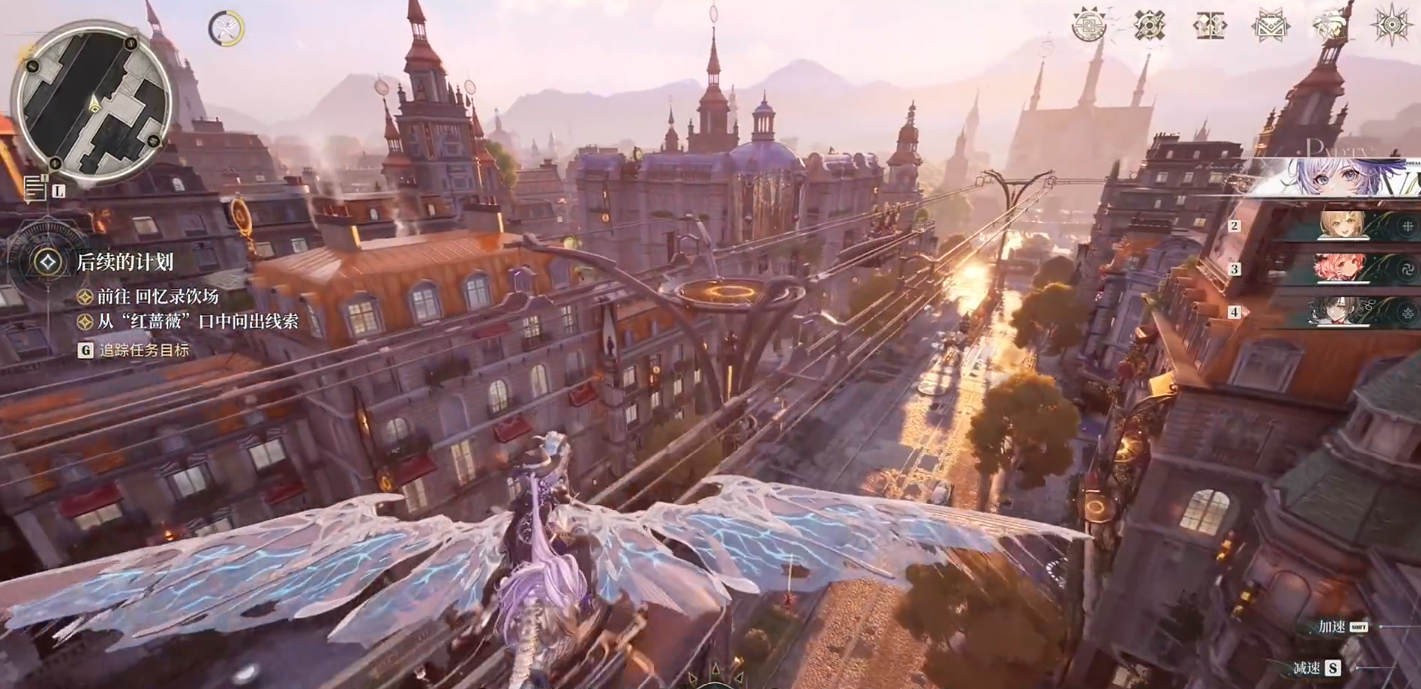Open the twin-diamond panel top menu icon
The height and width of the screenshot is (689, 1421).
point(1210,24)
